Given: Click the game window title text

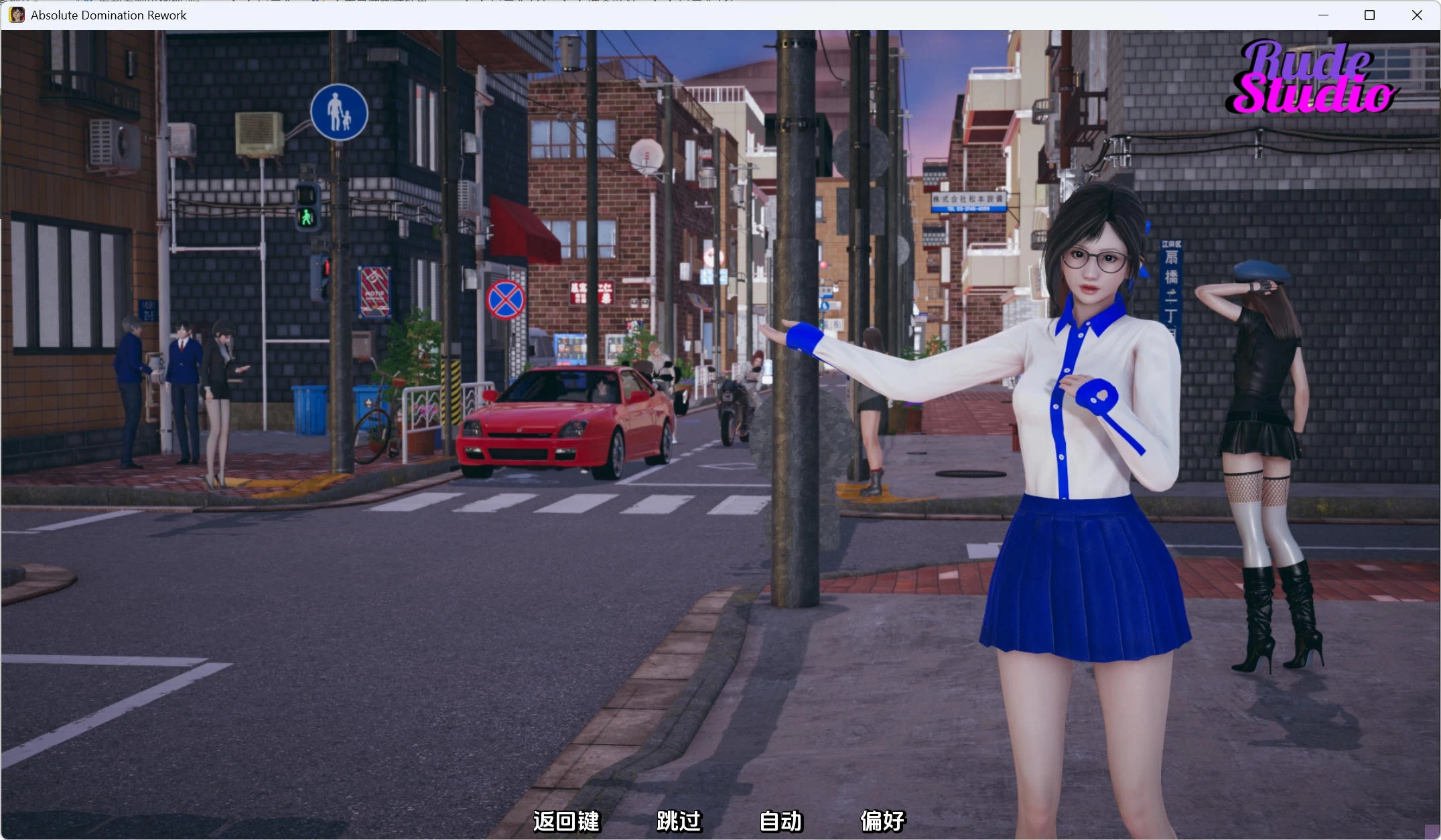Looking at the screenshot, I should [109, 15].
